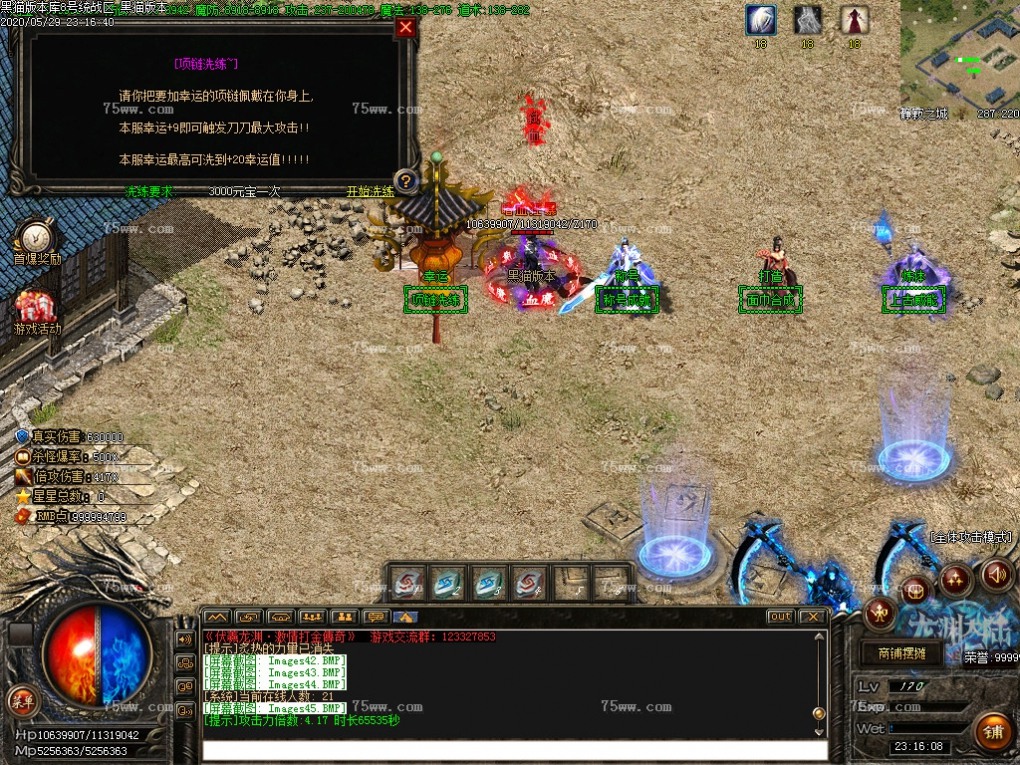Image resolution: width=1020 pixels, height=765 pixels.
Task: Click the white feather buff icon
Action: click(x=760, y=20)
